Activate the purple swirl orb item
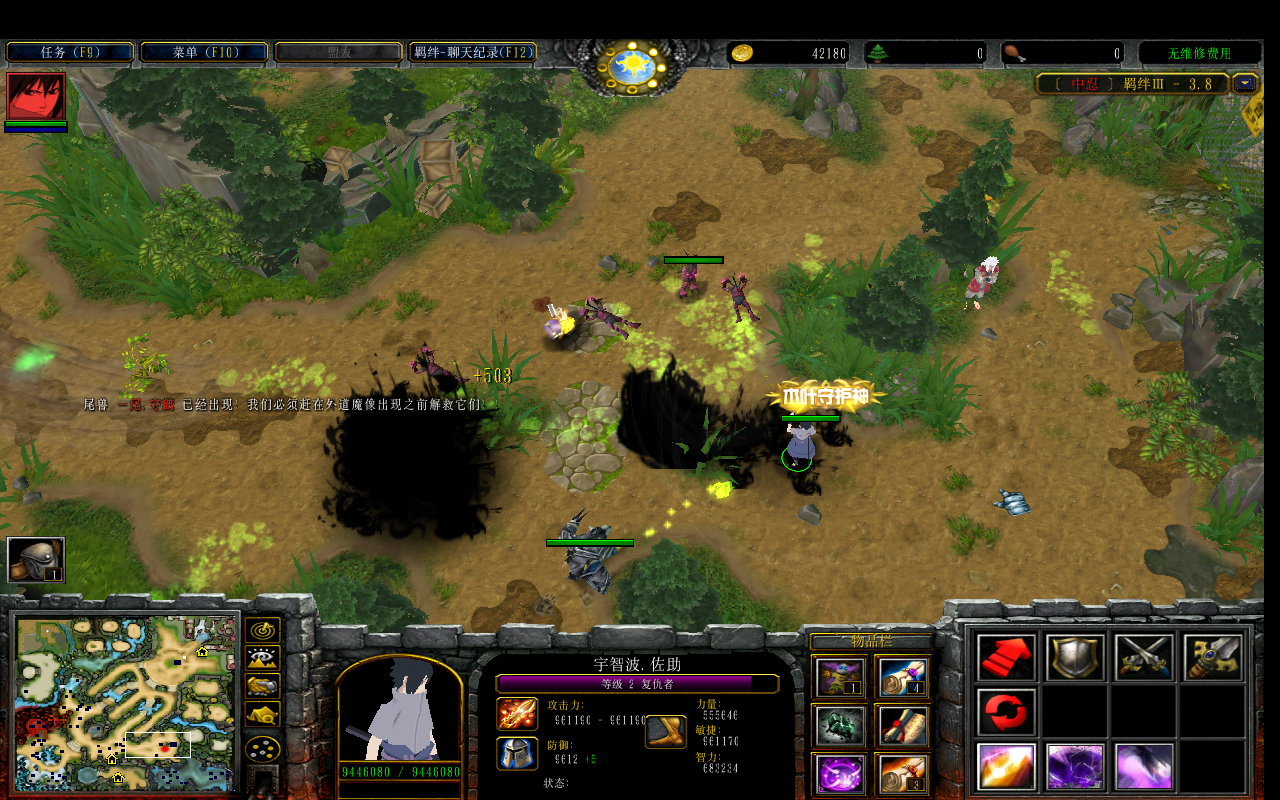The width and height of the screenshot is (1280, 800). coord(840,773)
